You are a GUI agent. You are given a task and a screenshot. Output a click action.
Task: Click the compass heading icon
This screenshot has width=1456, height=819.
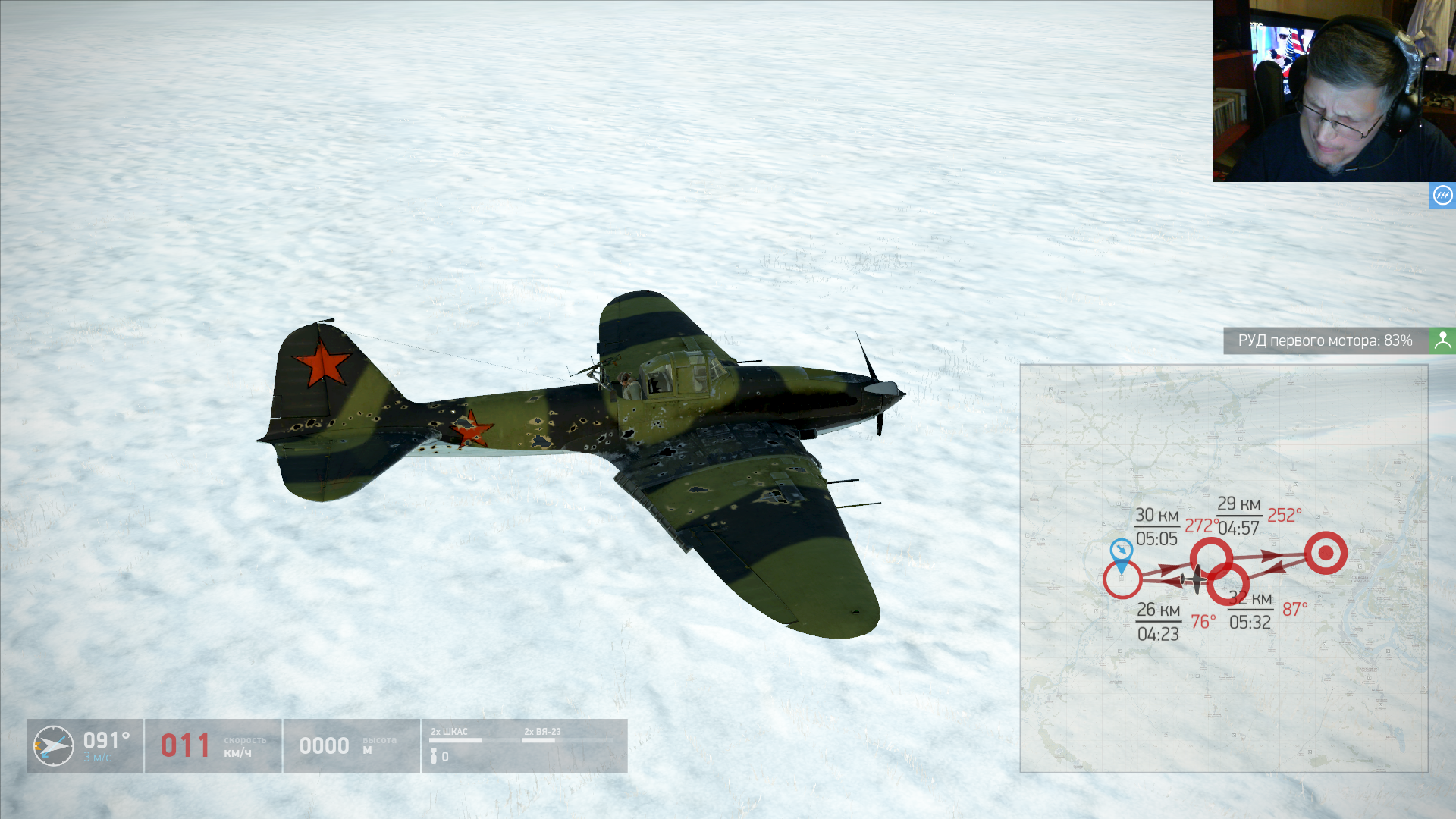(53, 746)
